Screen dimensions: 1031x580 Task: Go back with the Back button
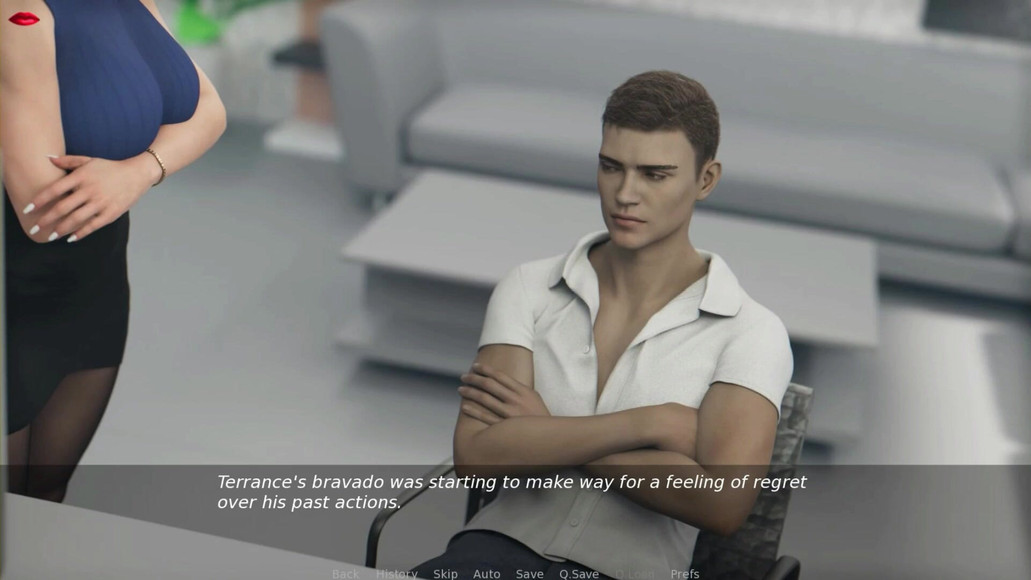coord(345,574)
